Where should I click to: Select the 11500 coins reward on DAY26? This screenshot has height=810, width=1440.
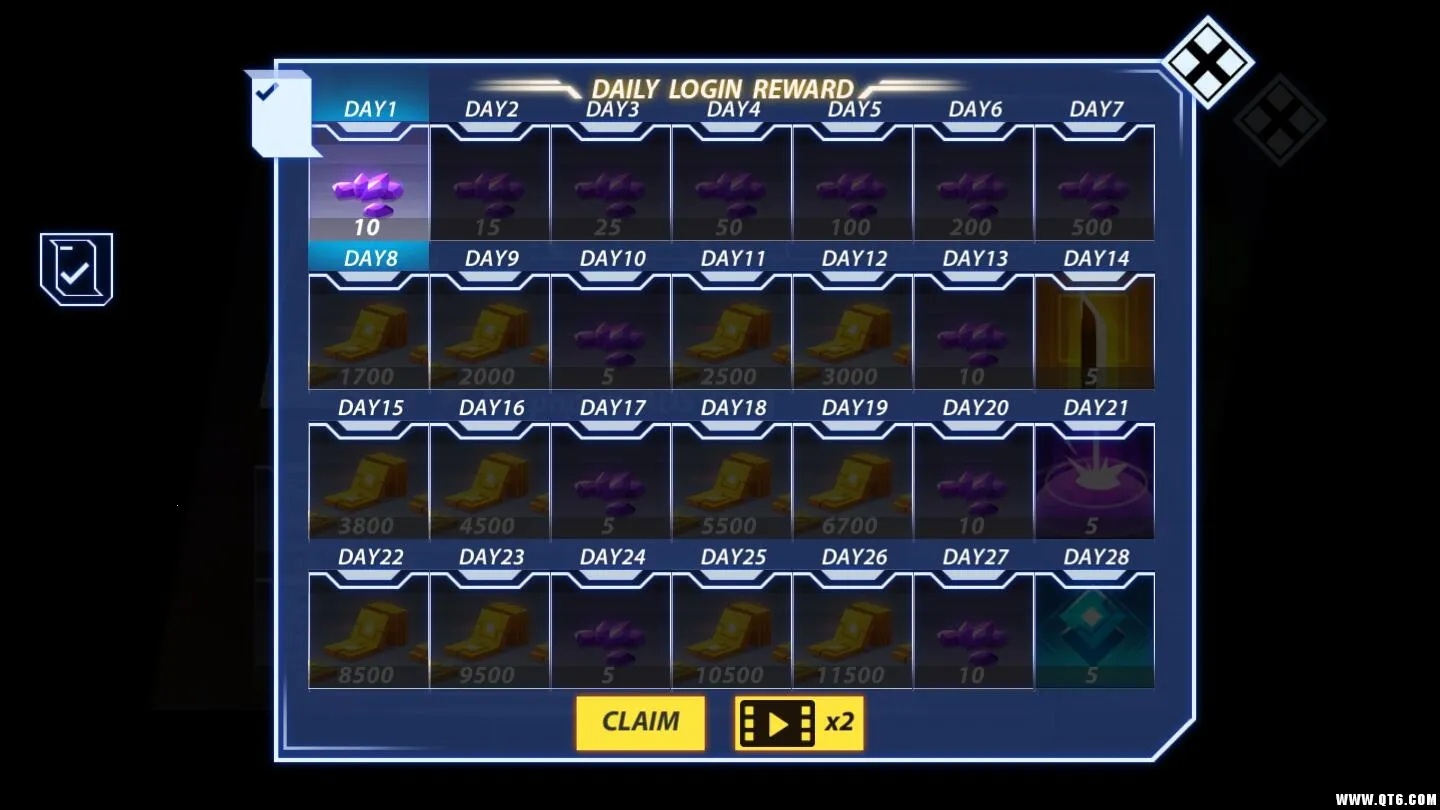(852, 630)
